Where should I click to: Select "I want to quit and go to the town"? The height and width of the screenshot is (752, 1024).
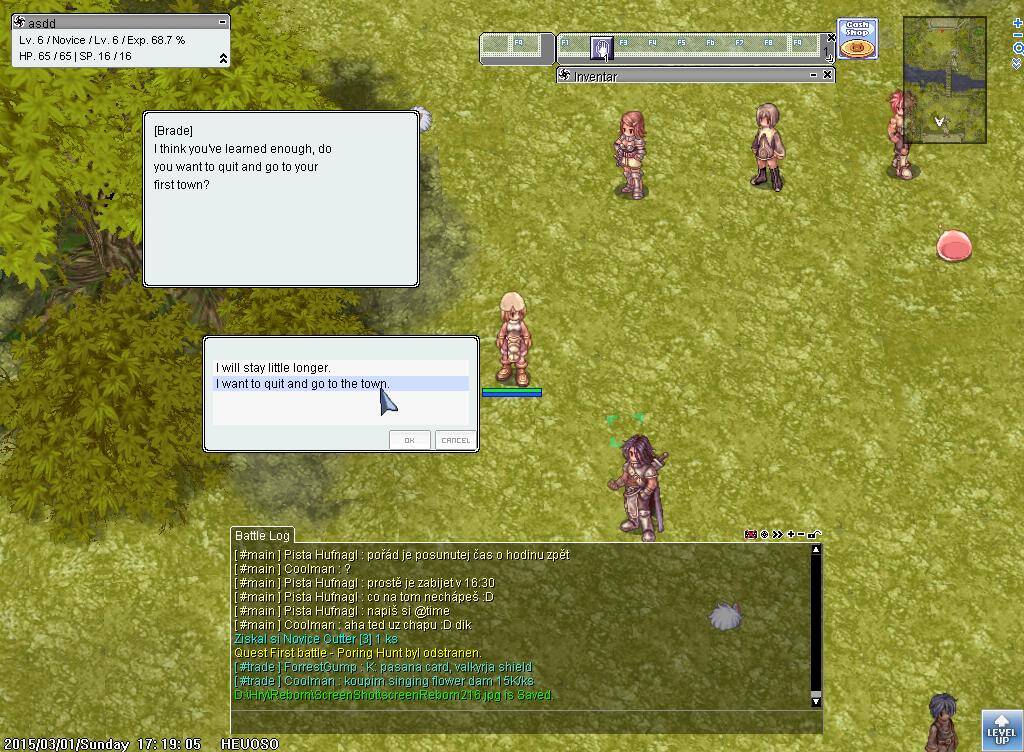[303, 384]
